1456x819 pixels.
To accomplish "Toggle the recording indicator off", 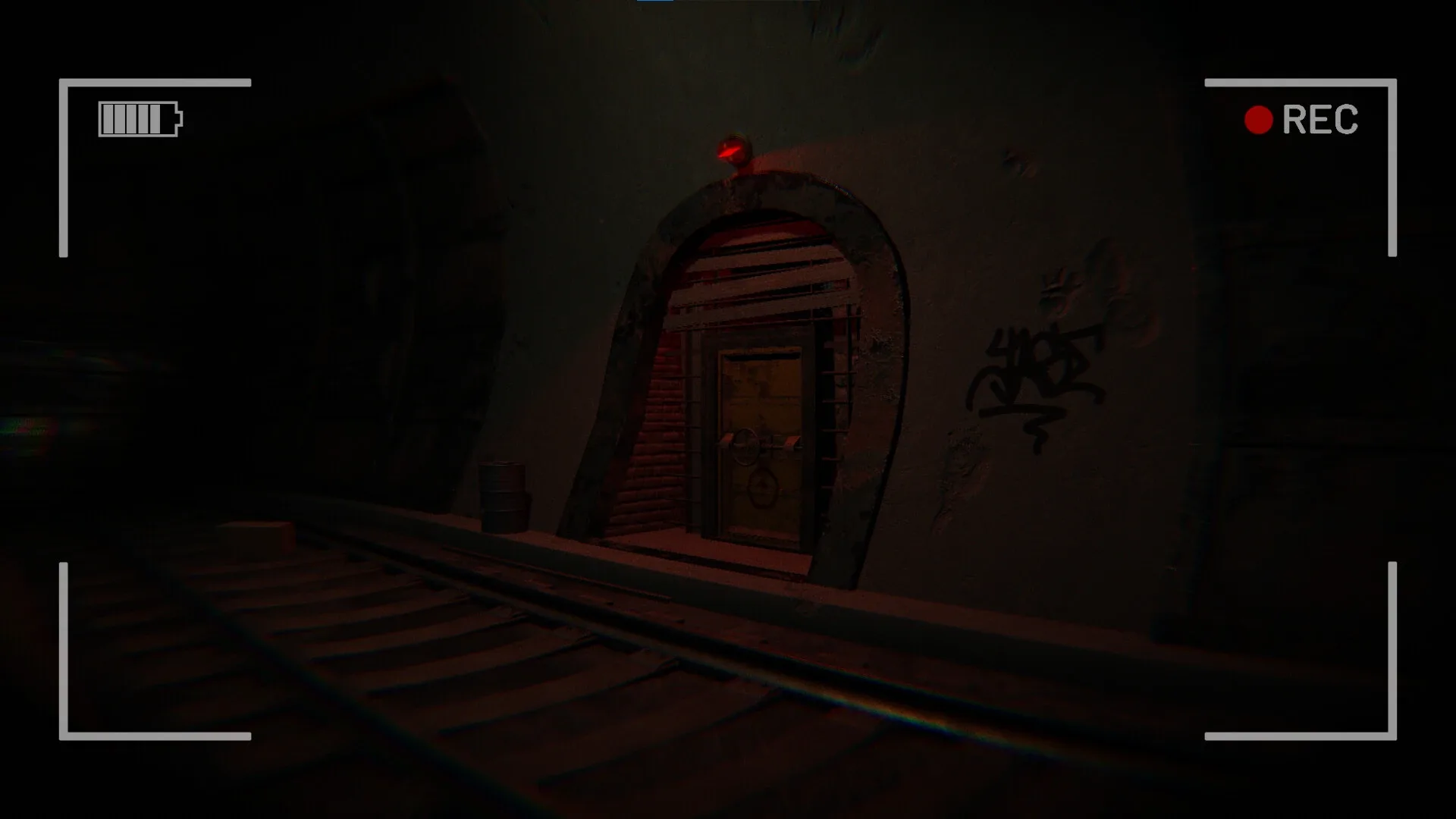I will coord(1258,118).
